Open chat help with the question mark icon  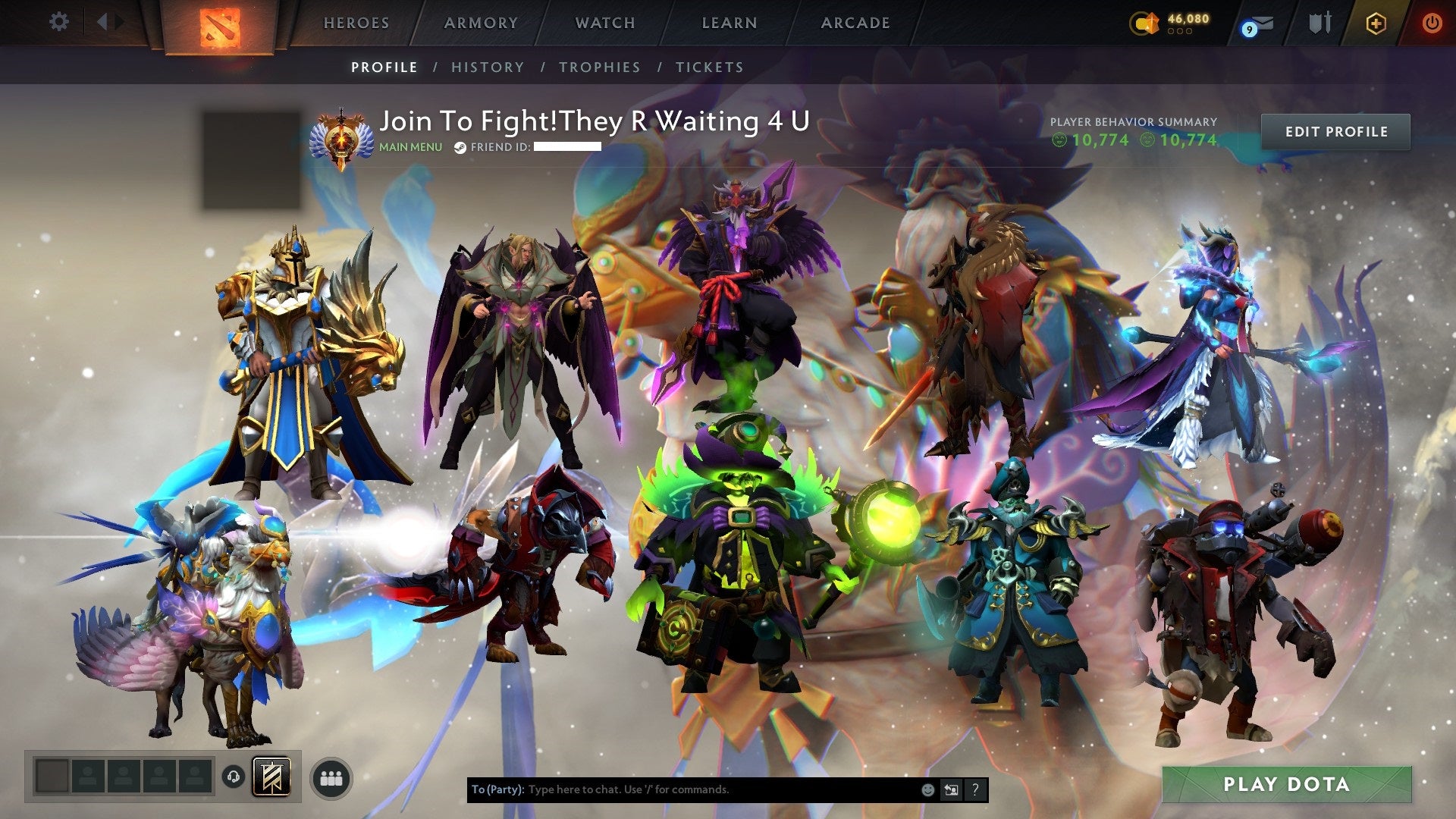point(975,789)
